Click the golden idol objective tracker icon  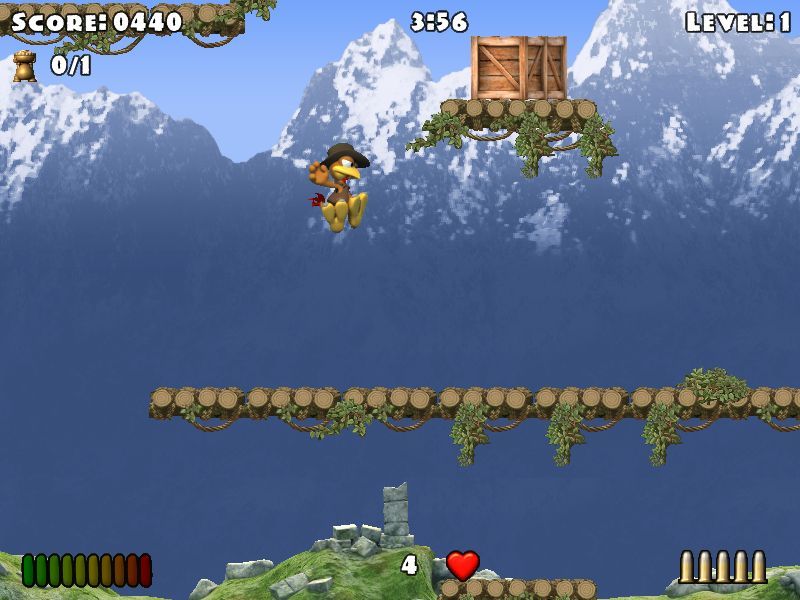[24, 67]
